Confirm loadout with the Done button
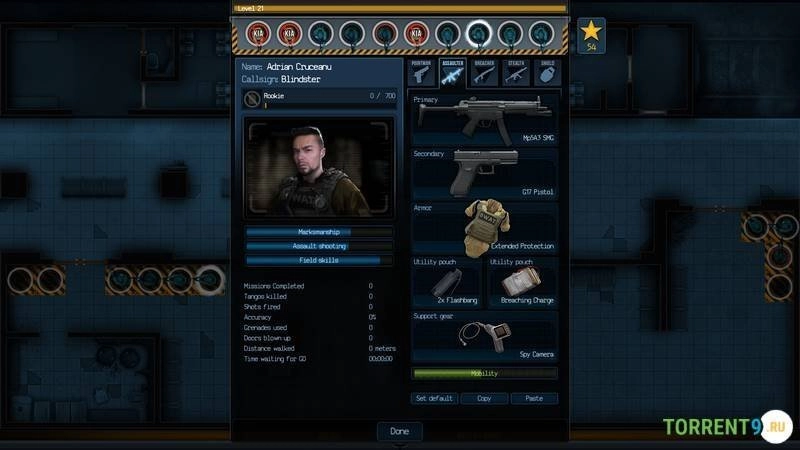Screen dimensions: 800x450 coord(399,431)
